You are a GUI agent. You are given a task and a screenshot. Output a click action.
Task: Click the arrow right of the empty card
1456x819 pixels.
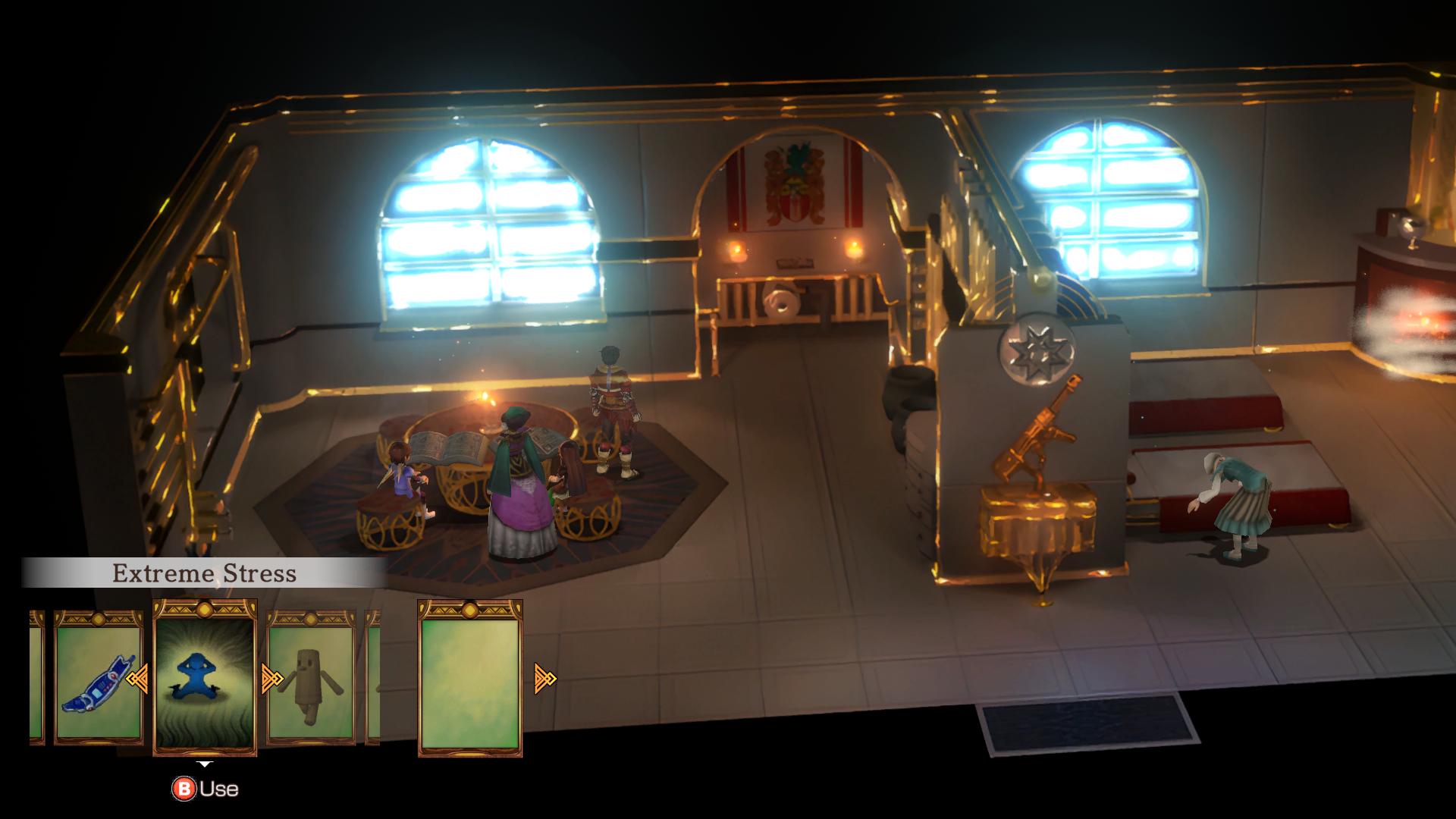pos(545,679)
